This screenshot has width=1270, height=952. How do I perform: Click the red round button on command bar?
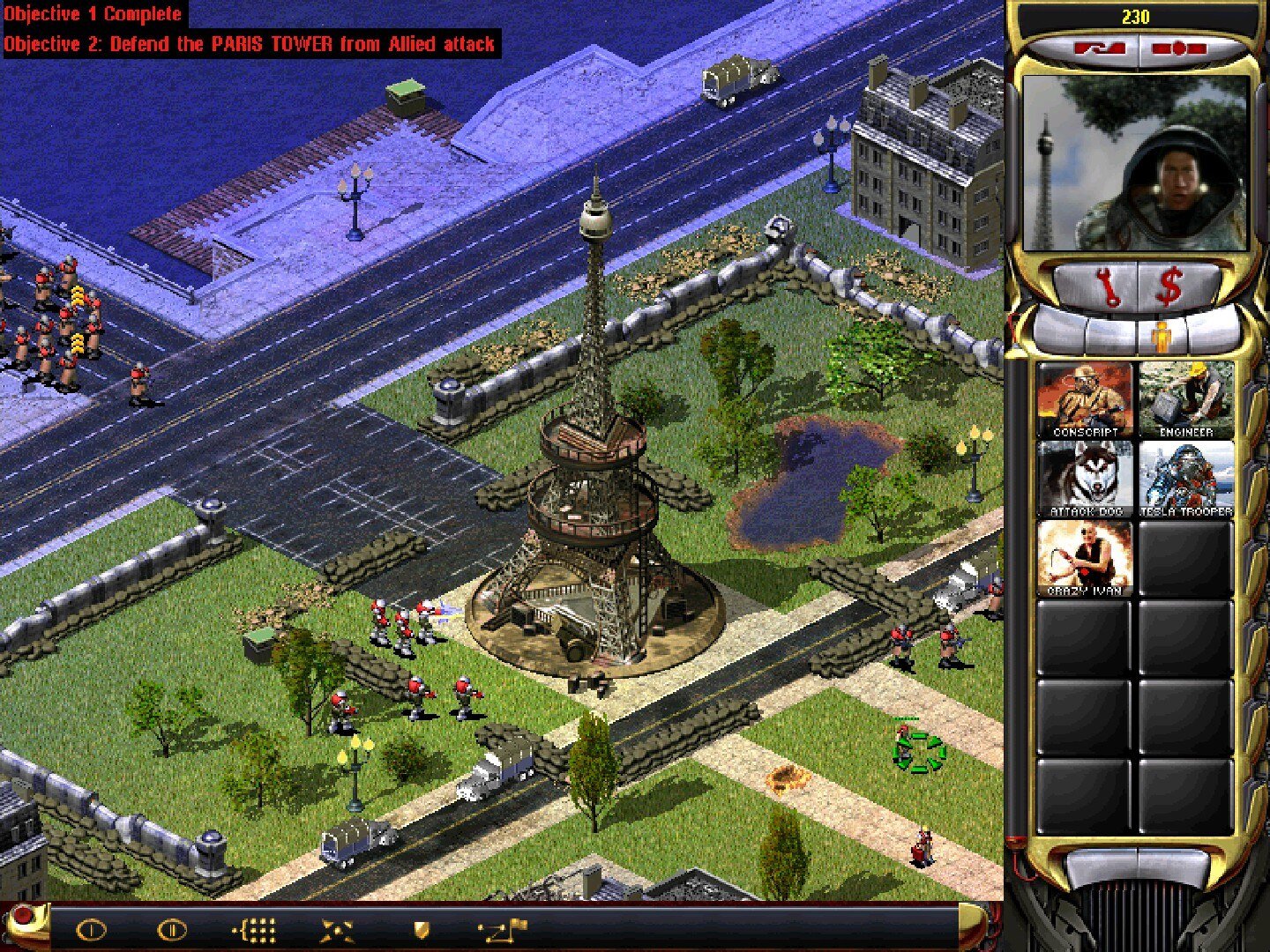coord(22,917)
